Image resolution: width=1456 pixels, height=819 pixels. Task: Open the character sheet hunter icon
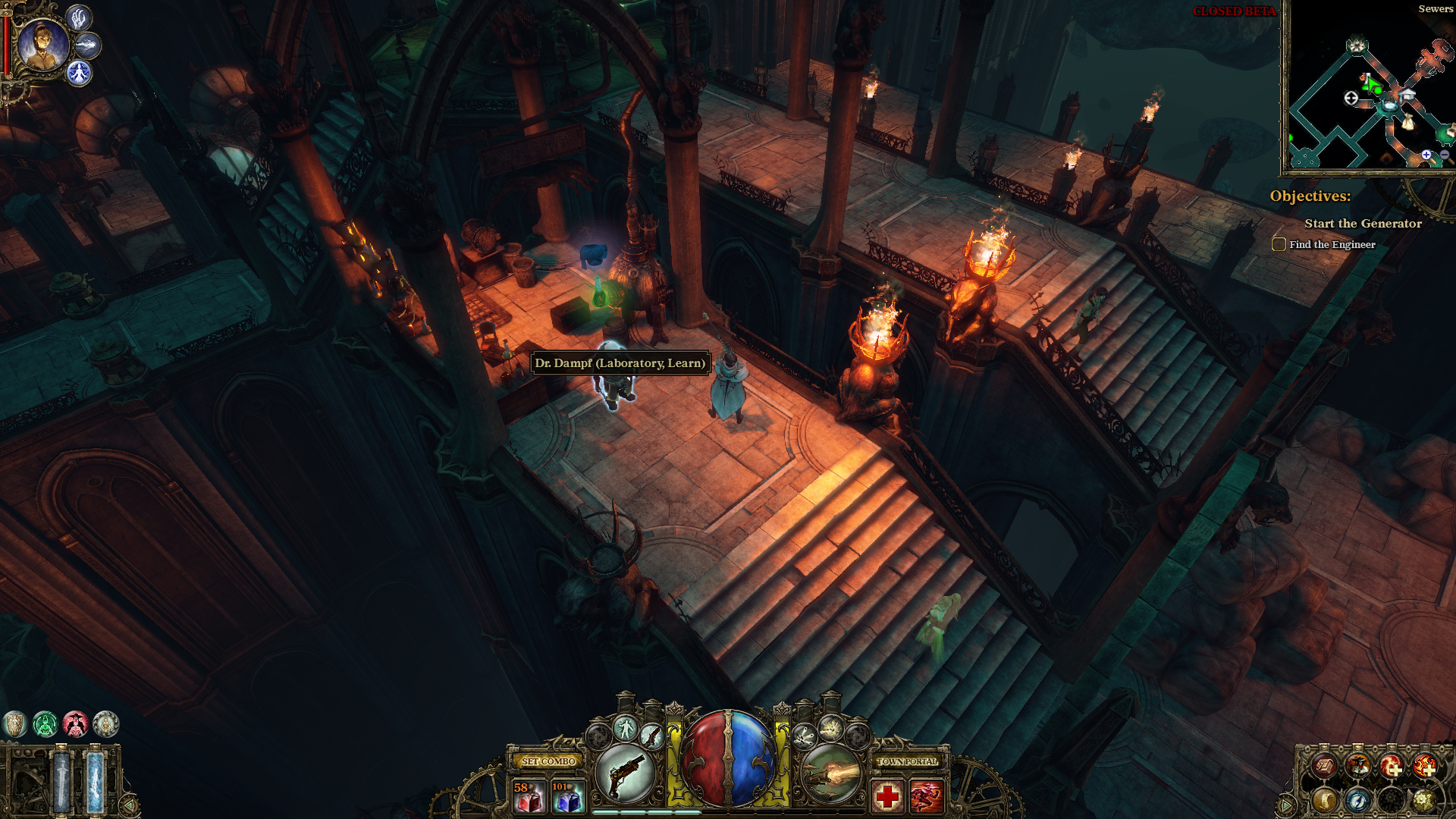click(x=1357, y=767)
